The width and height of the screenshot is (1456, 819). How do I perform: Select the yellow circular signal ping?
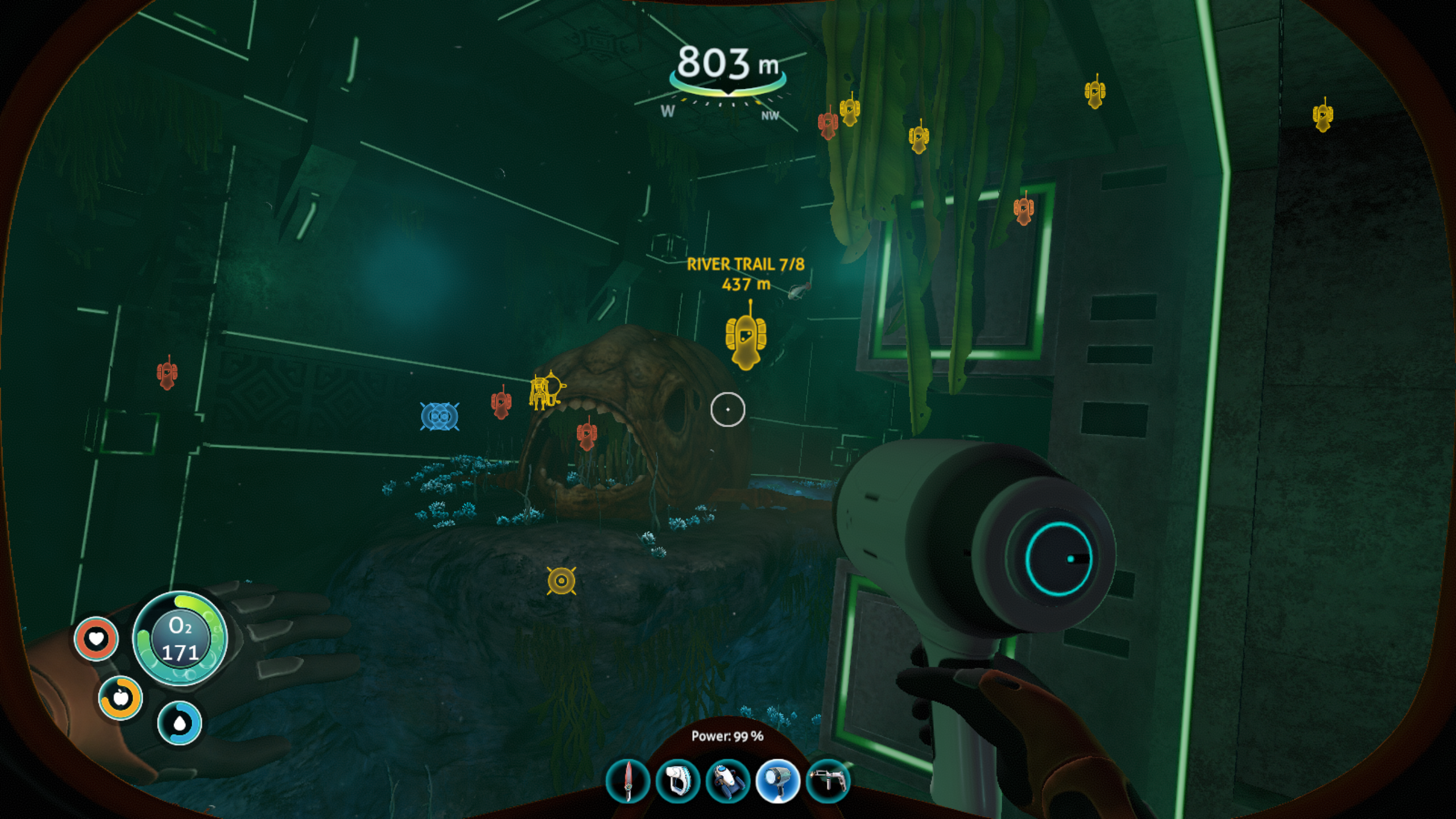coord(561,581)
